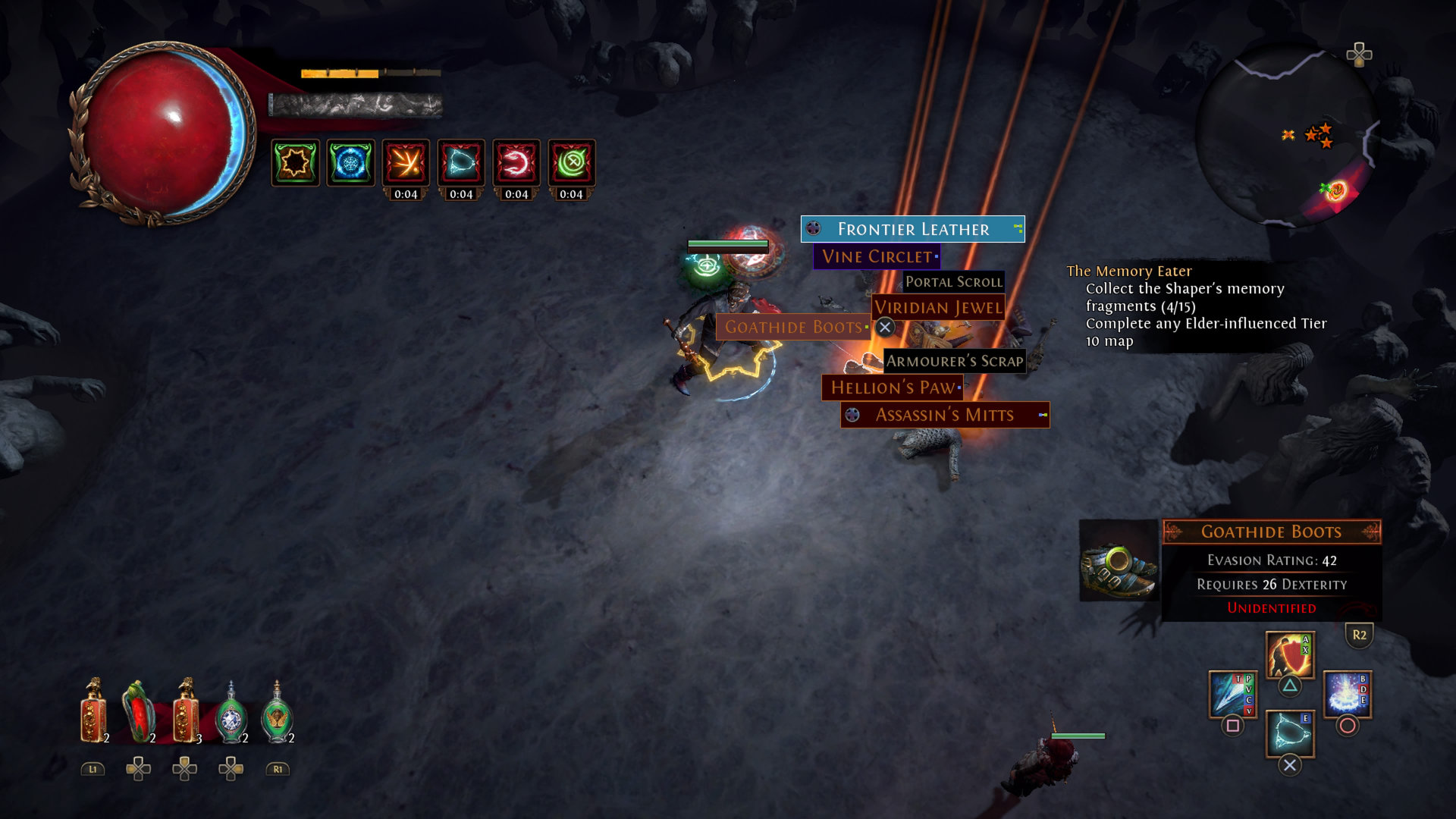Use the red flask with green casing

coord(139,712)
